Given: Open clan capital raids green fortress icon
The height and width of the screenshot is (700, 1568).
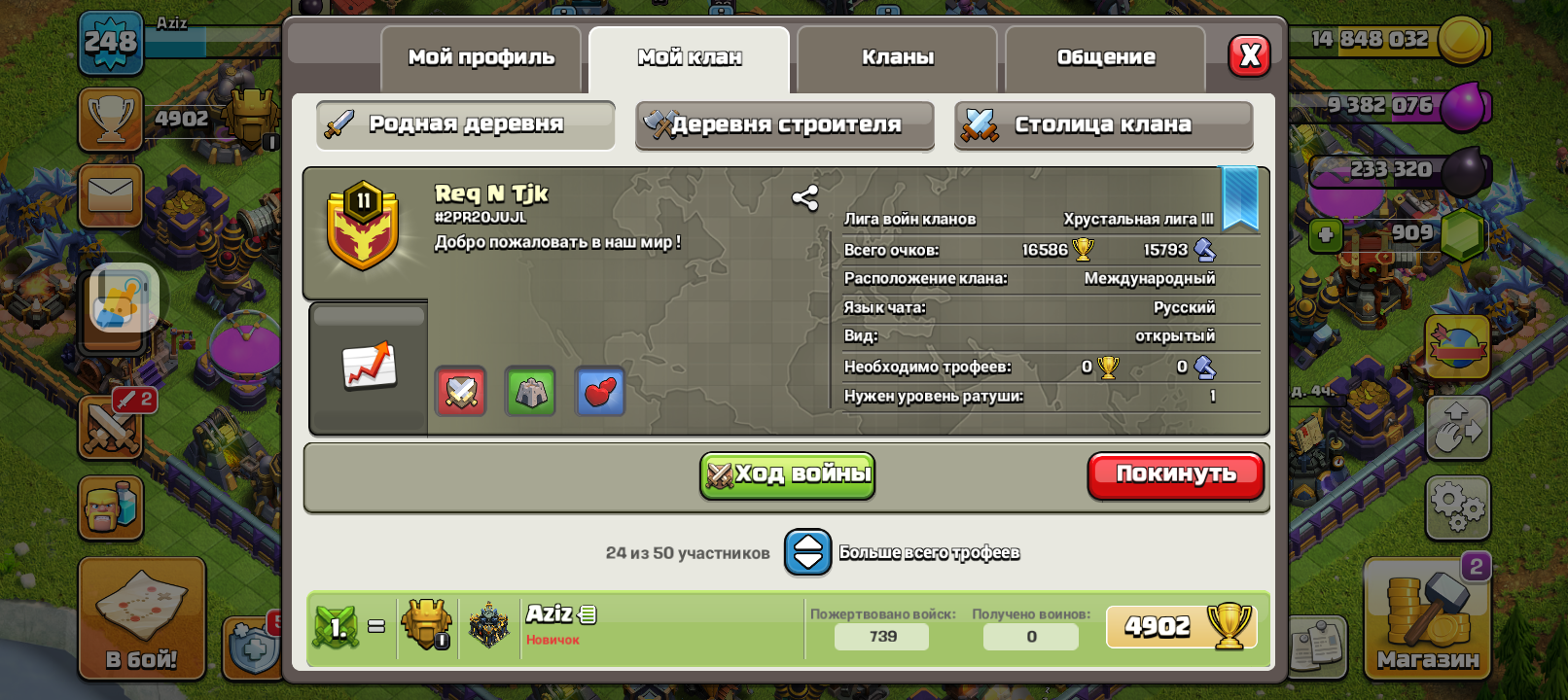Looking at the screenshot, I should (530, 391).
